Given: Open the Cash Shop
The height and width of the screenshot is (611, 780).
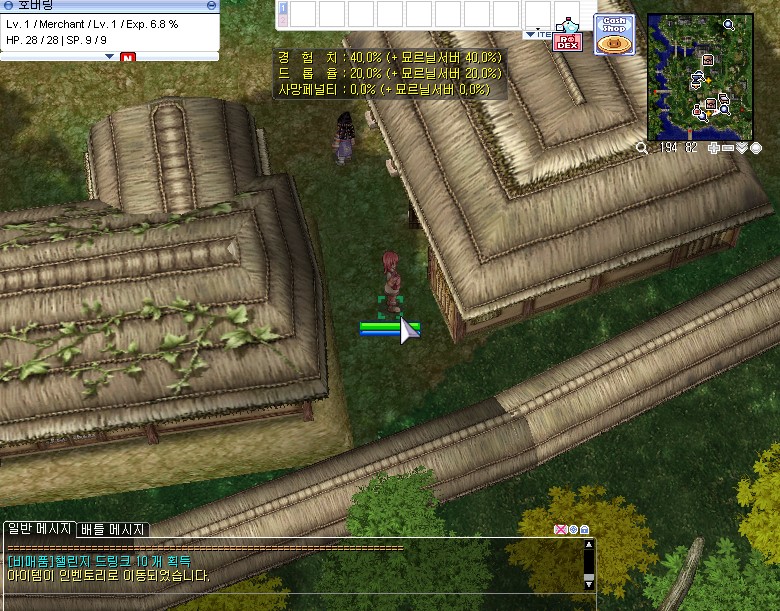Looking at the screenshot, I should [613, 34].
